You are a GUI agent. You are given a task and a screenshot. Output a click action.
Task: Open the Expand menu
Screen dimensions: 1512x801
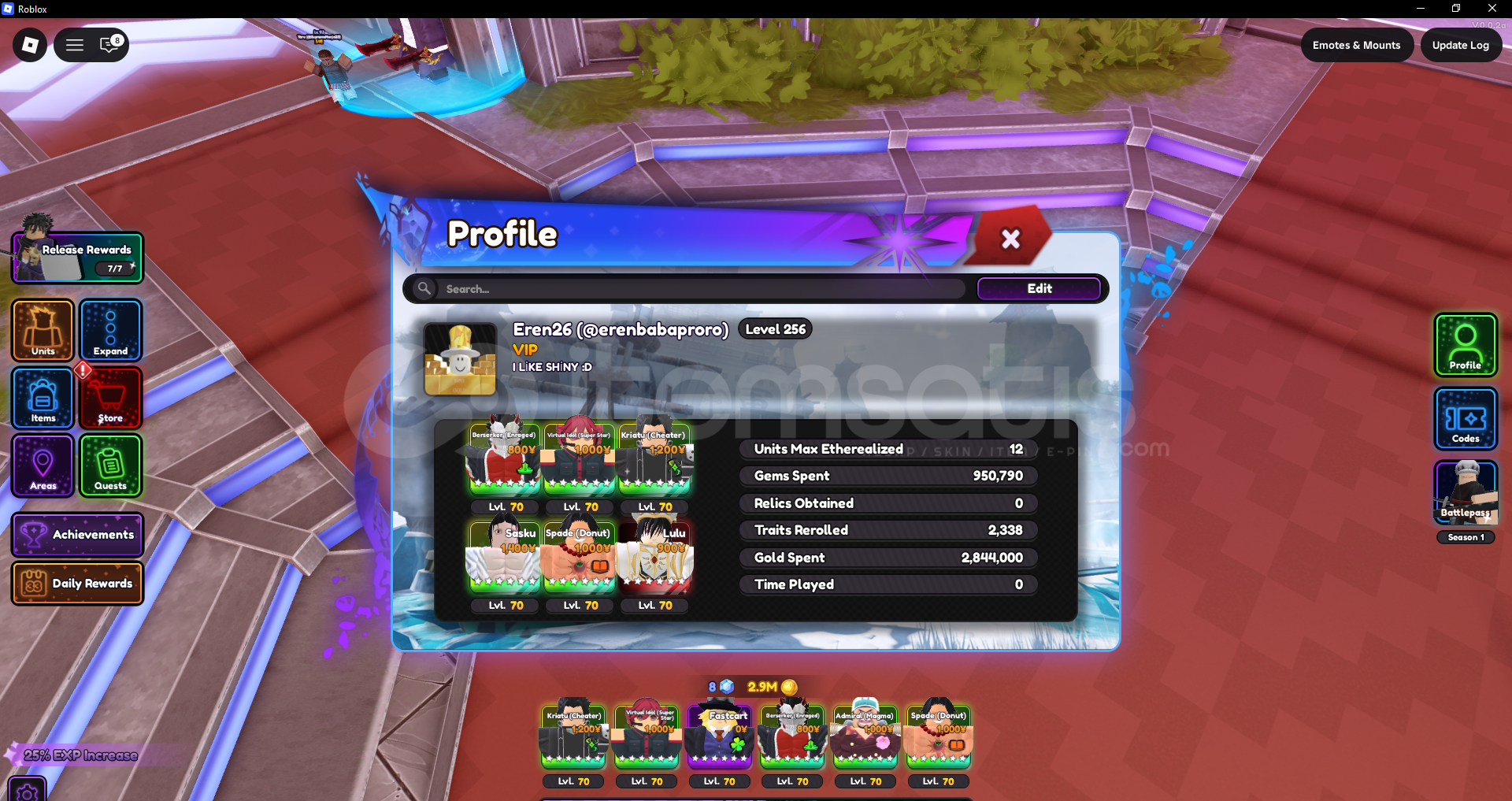110,331
